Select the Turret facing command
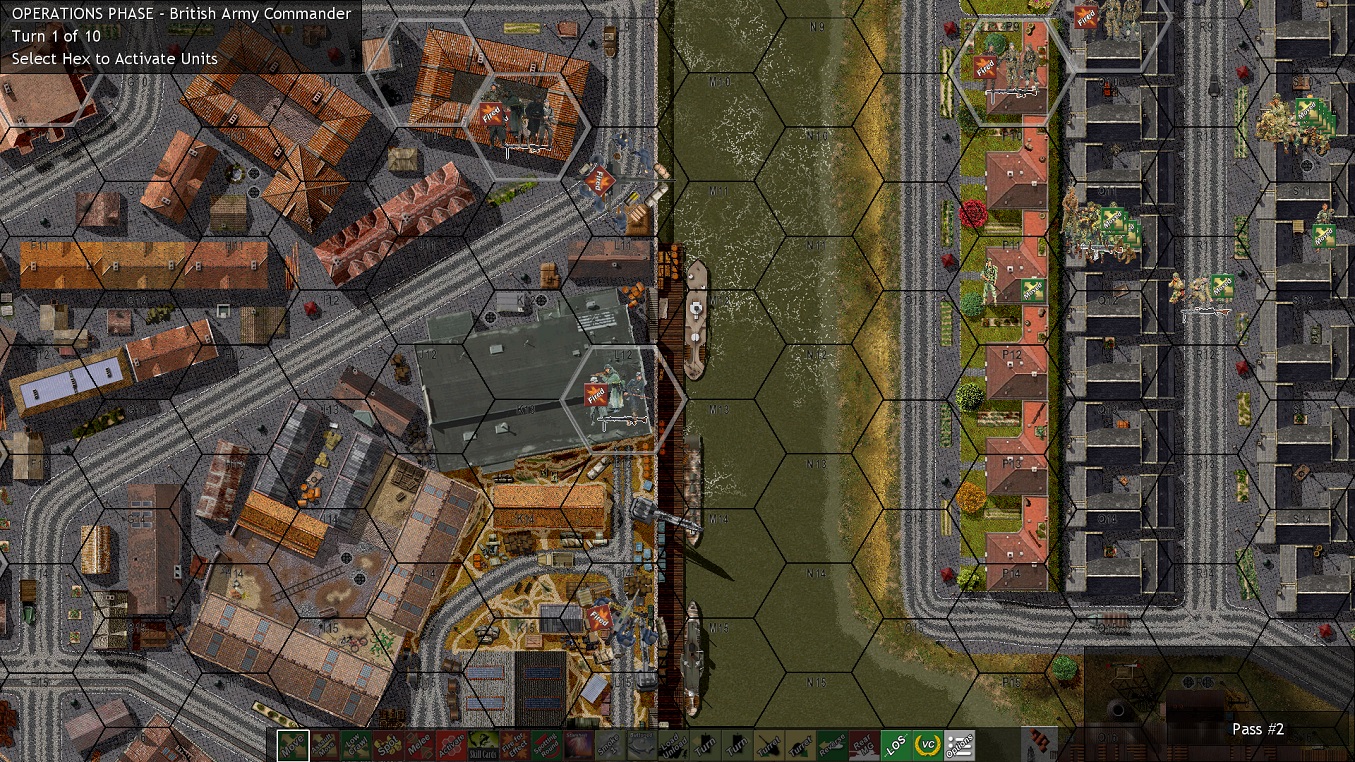Image resolution: width=1355 pixels, height=762 pixels. click(x=767, y=744)
